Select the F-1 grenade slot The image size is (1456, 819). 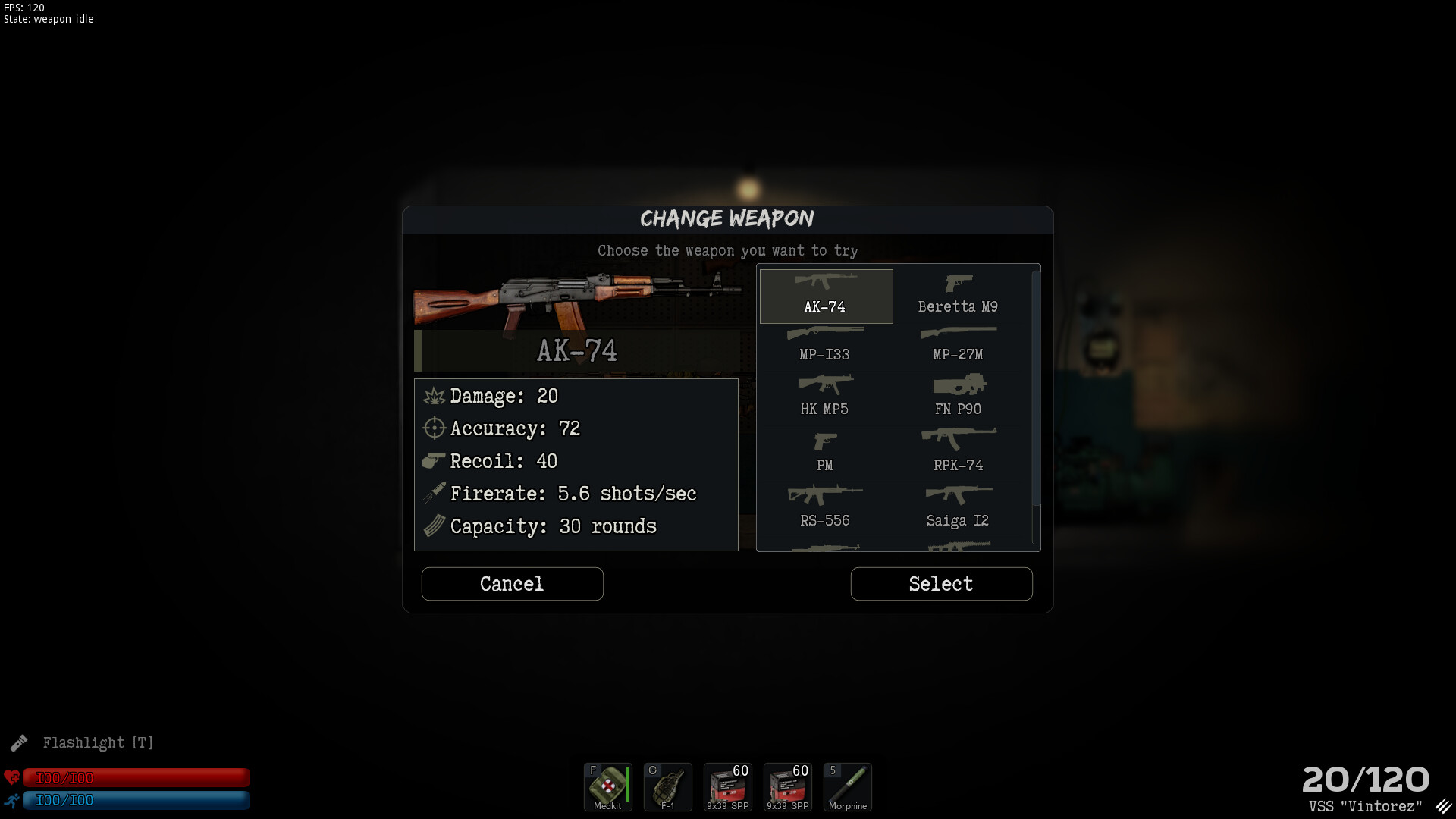tap(667, 787)
